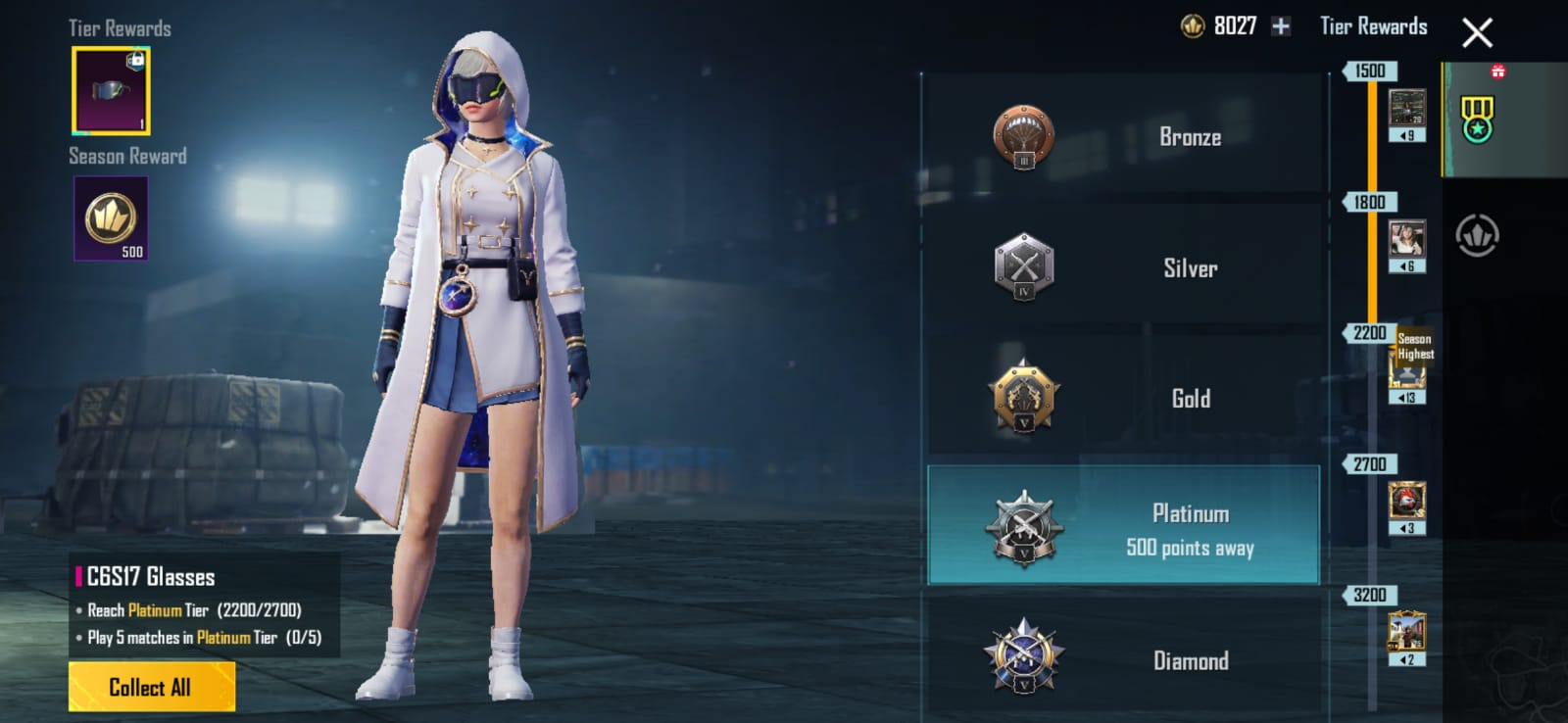
Task: Add more currency with the plus button
Action: coord(1281,26)
